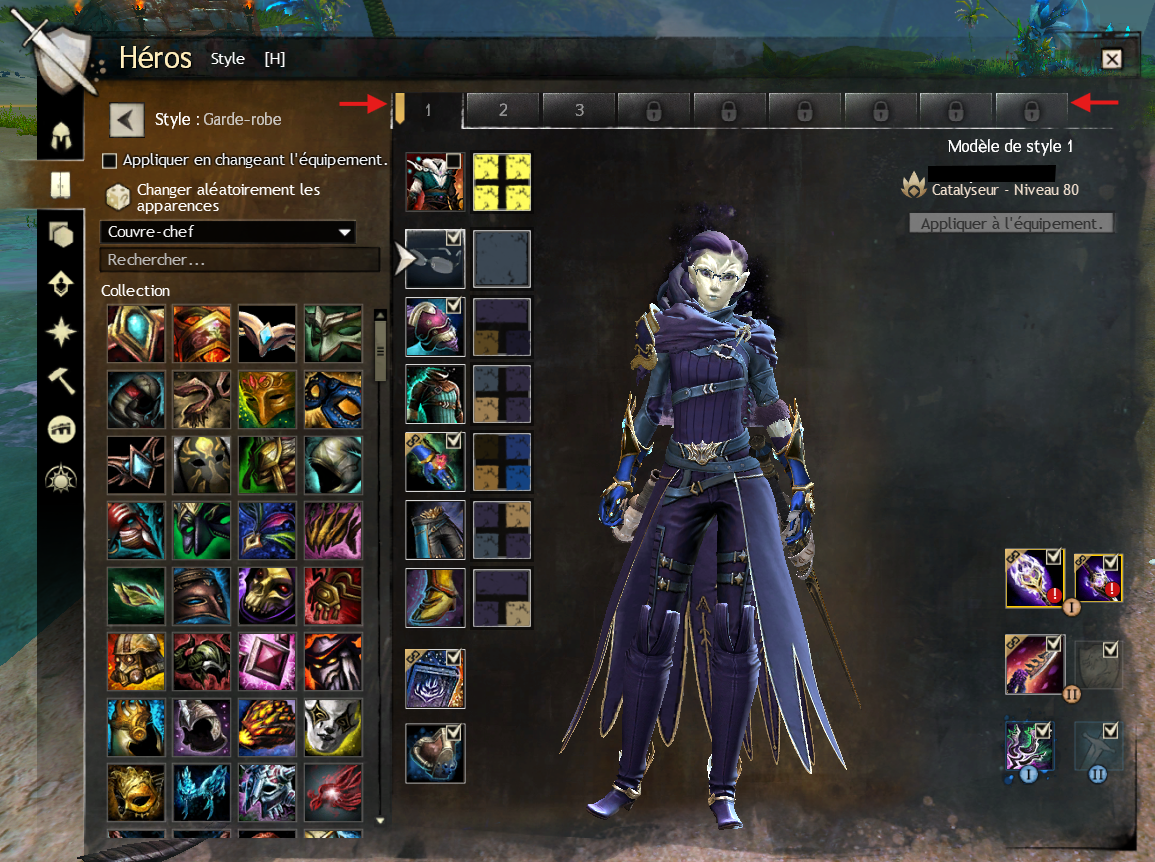The width and height of the screenshot is (1155, 862).
Task: Open the Couvre-chef dropdown
Action: (x=228, y=232)
